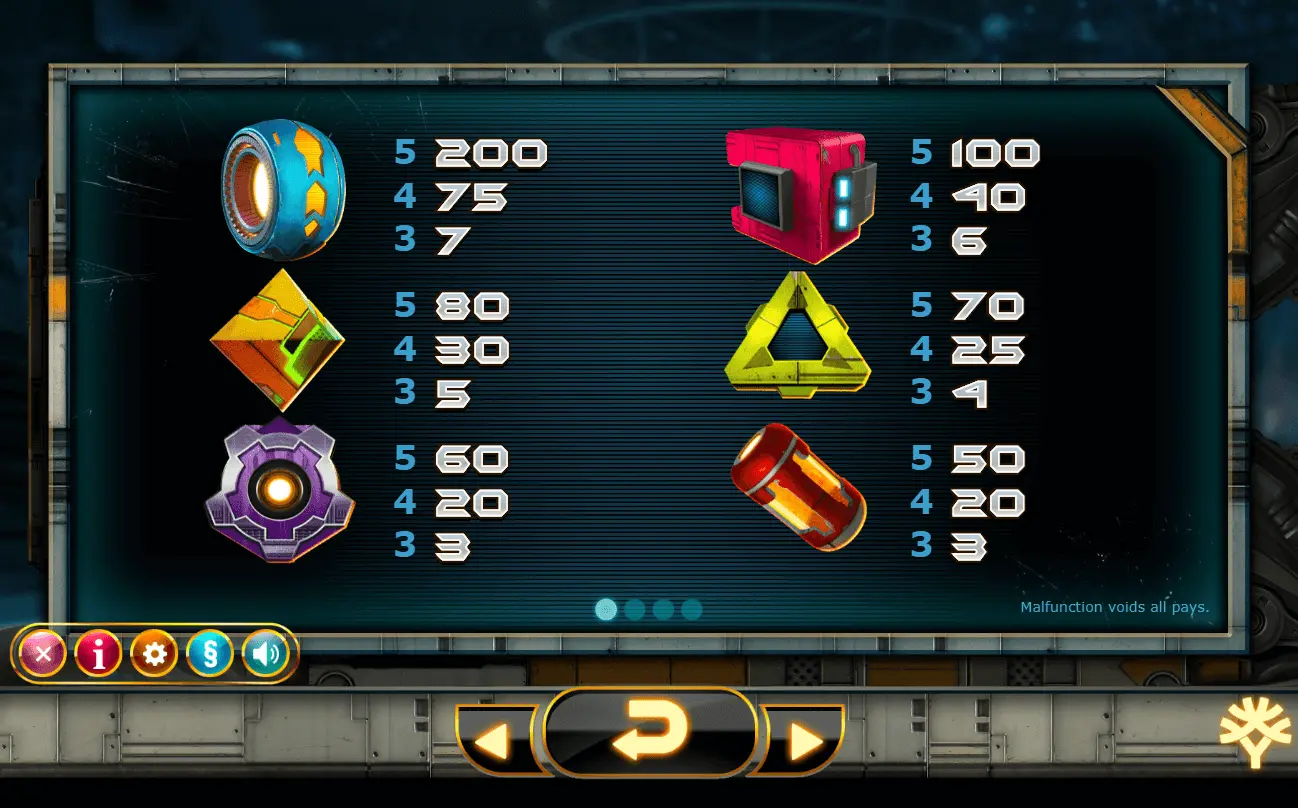Advance to the next paytable page
The width and height of the screenshot is (1298, 808).
point(805,741)
